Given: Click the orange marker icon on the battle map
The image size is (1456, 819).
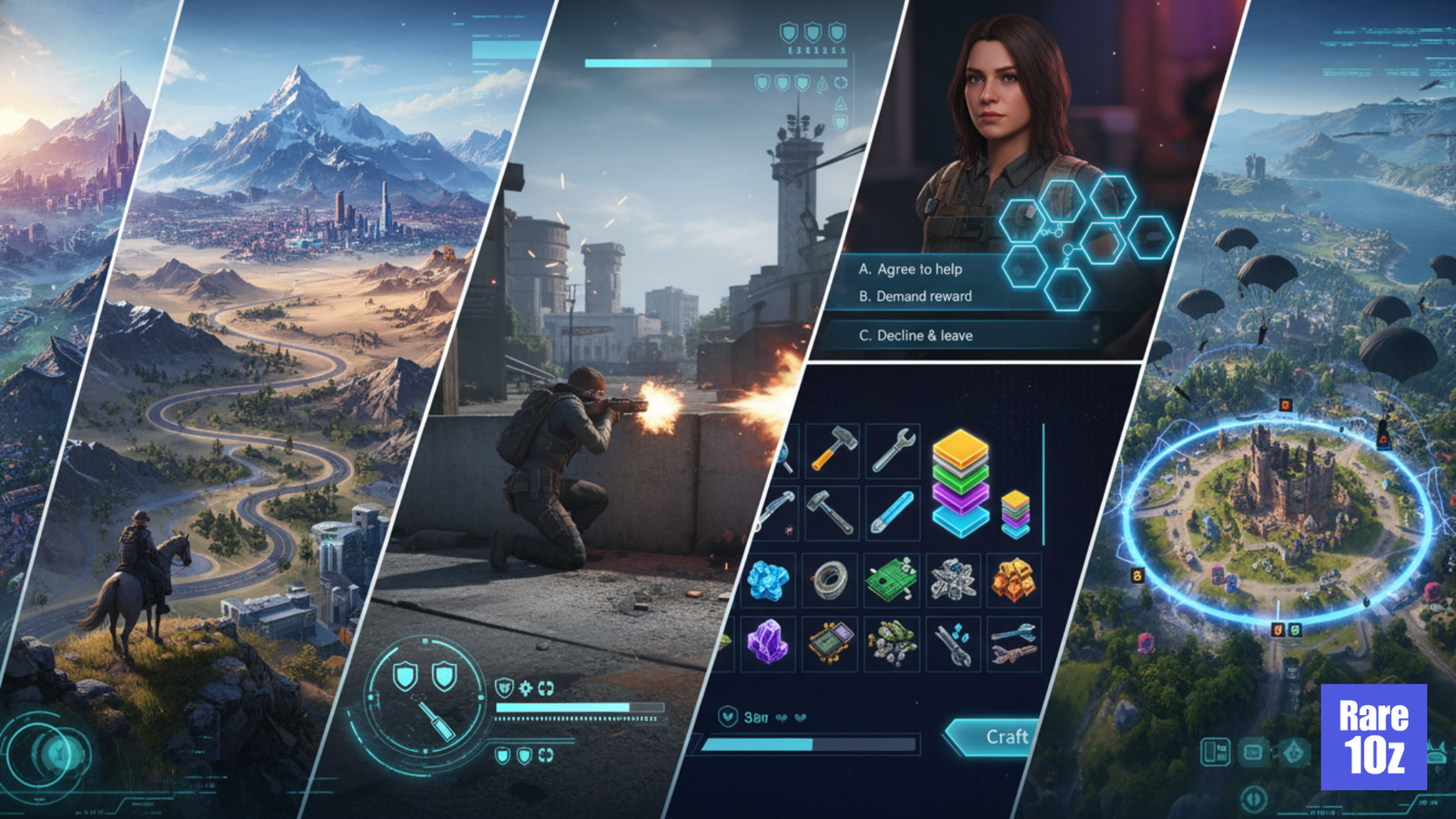Looking at the screenshot, I should coord(1284,404).
